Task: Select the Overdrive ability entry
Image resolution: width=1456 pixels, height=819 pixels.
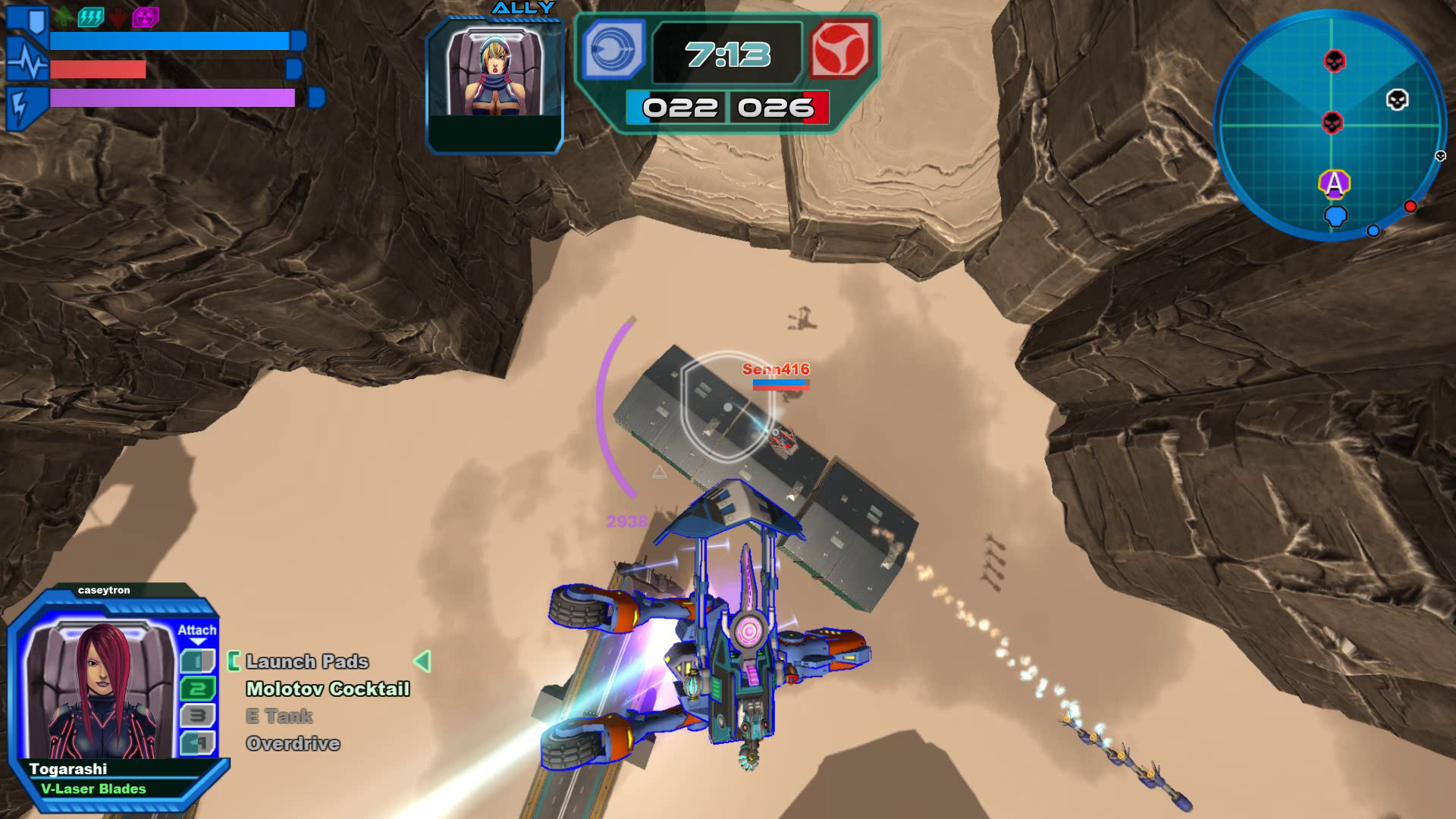Action: [294, 743]
